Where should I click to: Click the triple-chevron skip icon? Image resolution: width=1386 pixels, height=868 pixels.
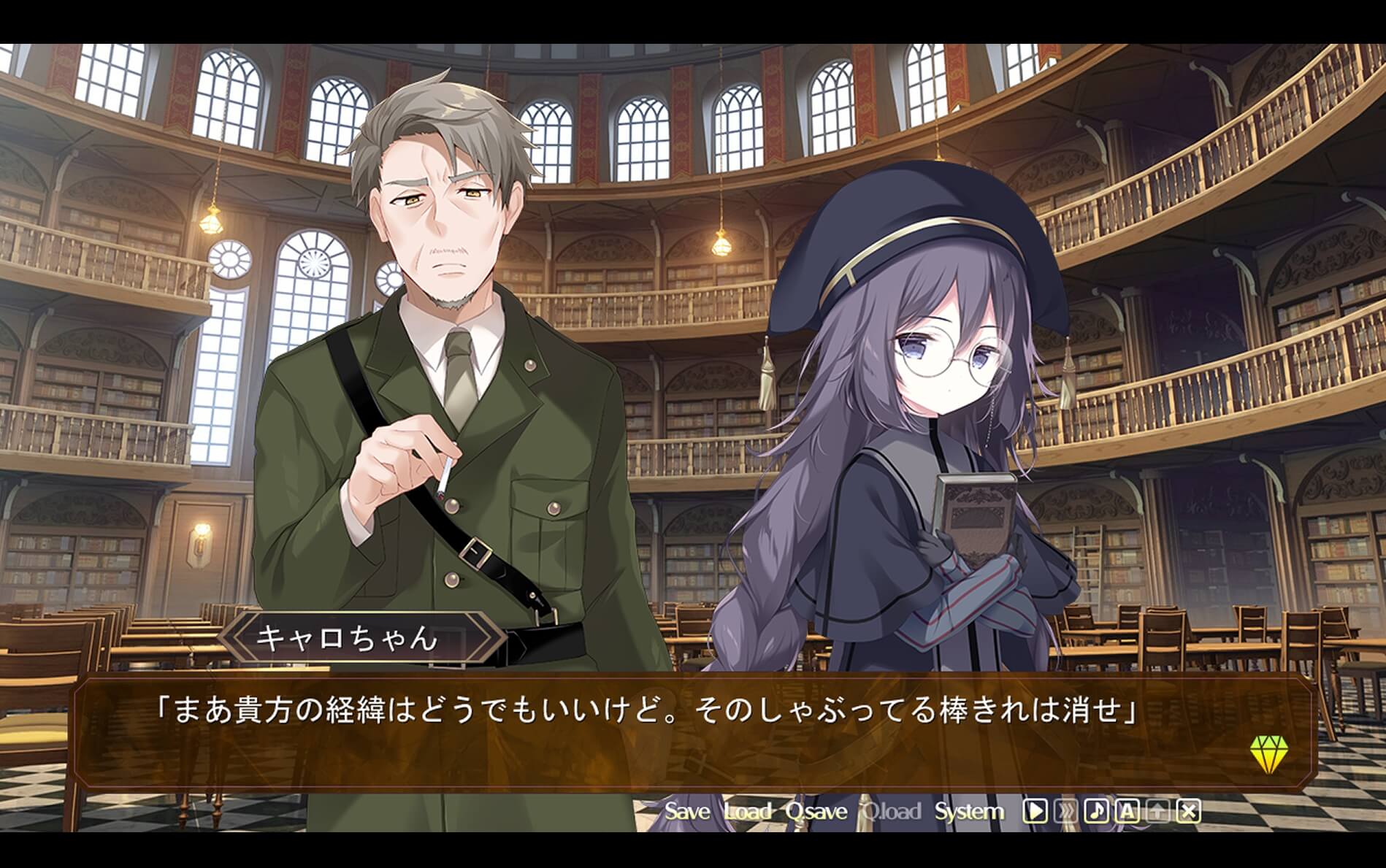1065,811
